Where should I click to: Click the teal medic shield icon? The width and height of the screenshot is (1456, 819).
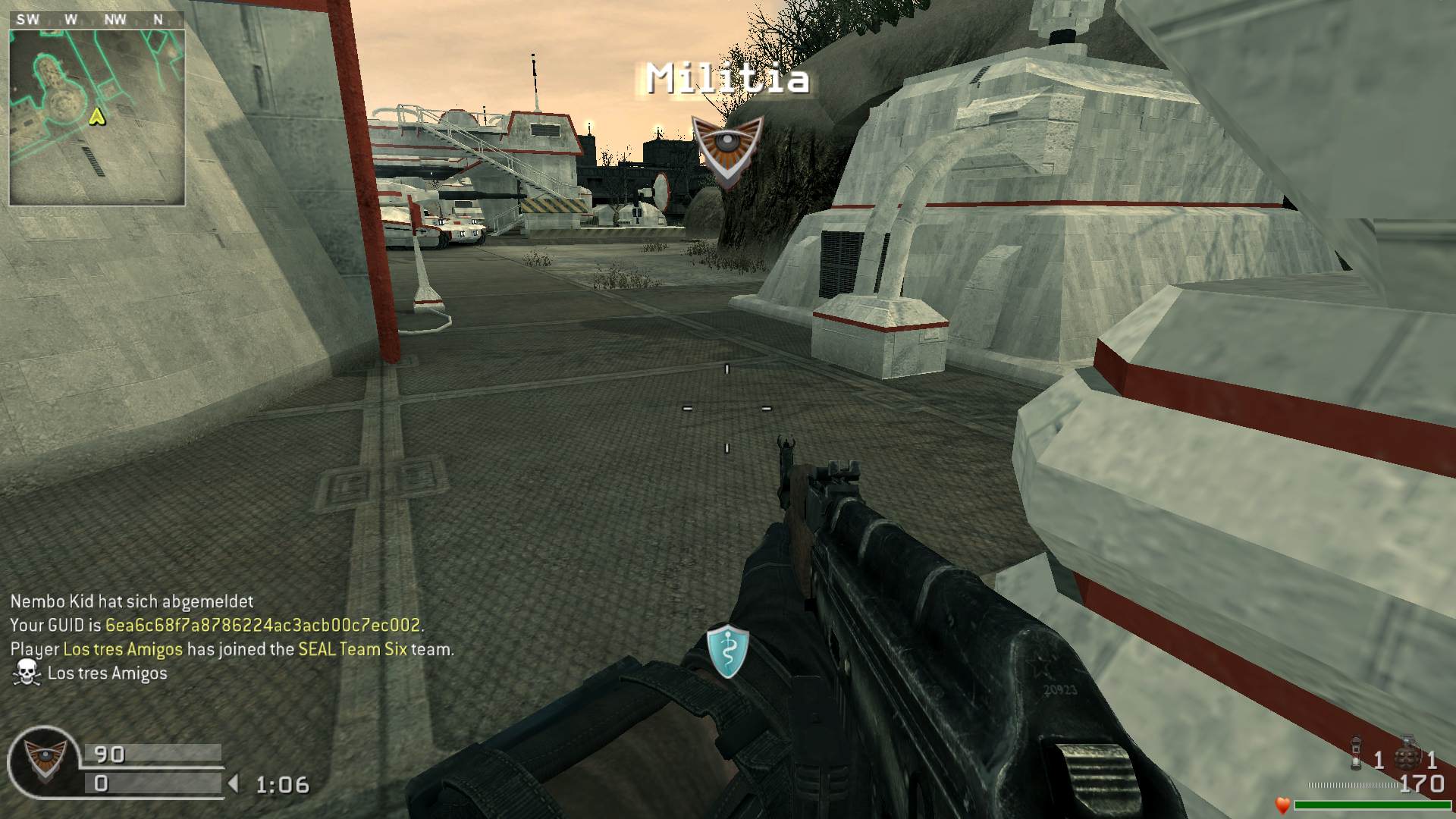click(x=728, y=651)
